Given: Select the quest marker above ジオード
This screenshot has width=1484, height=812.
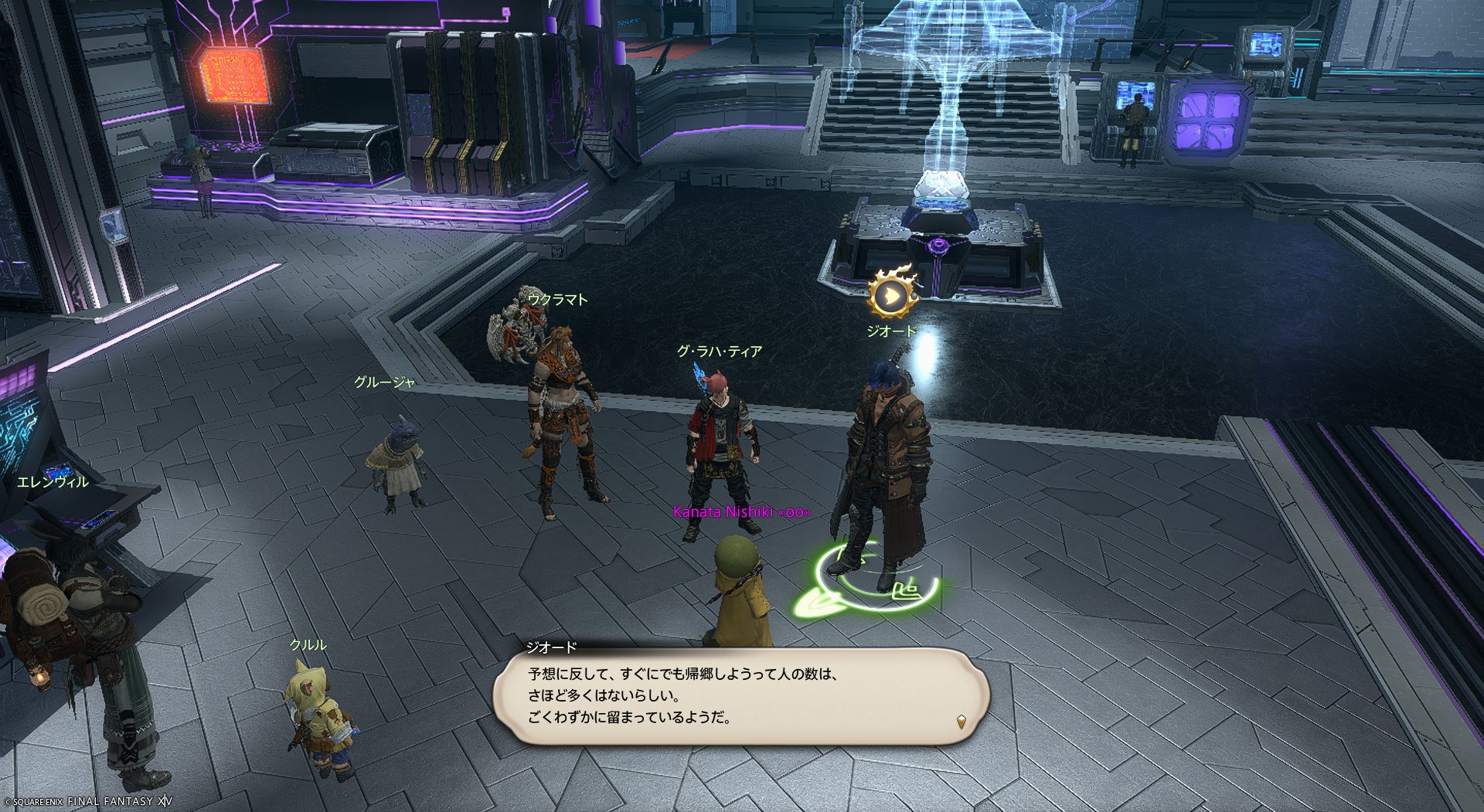Looking at the screenshot, I should pos(892,294).
